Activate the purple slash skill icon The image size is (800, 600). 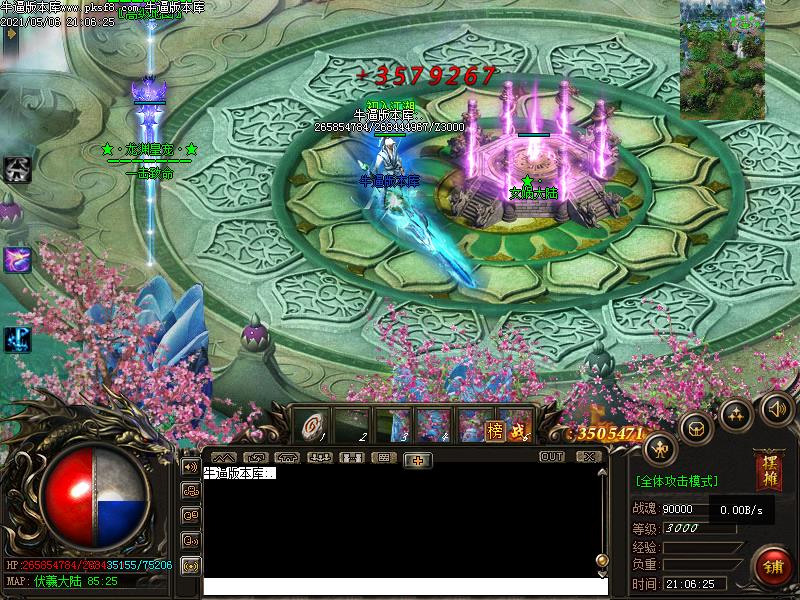(17, 260)
